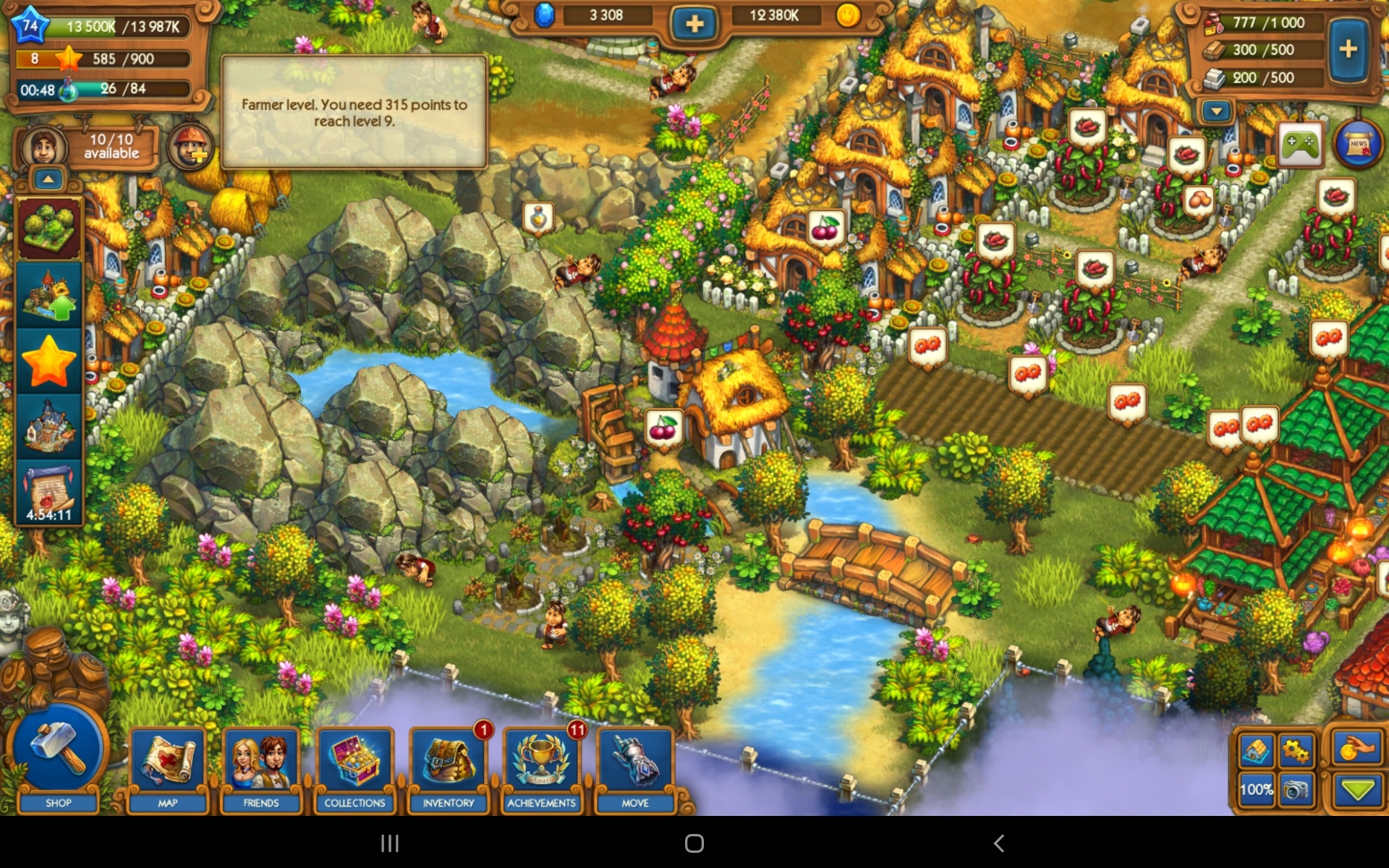Tap the plus button beside the resource counters
This screenshot has width=1389, height=868.
point(1348,49)
